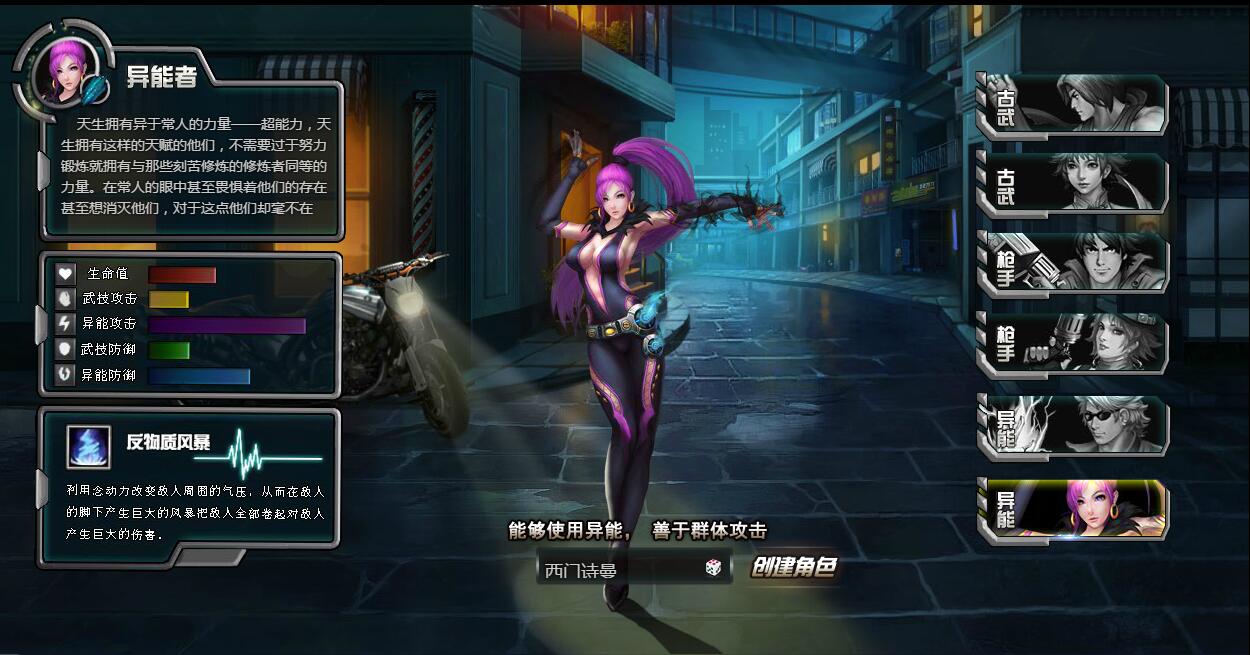Viewport: 1250px width, 655px height.
Task: Select the pink-haired female 异能 class
Action: pyautogui.click(x=1075, y=510)
